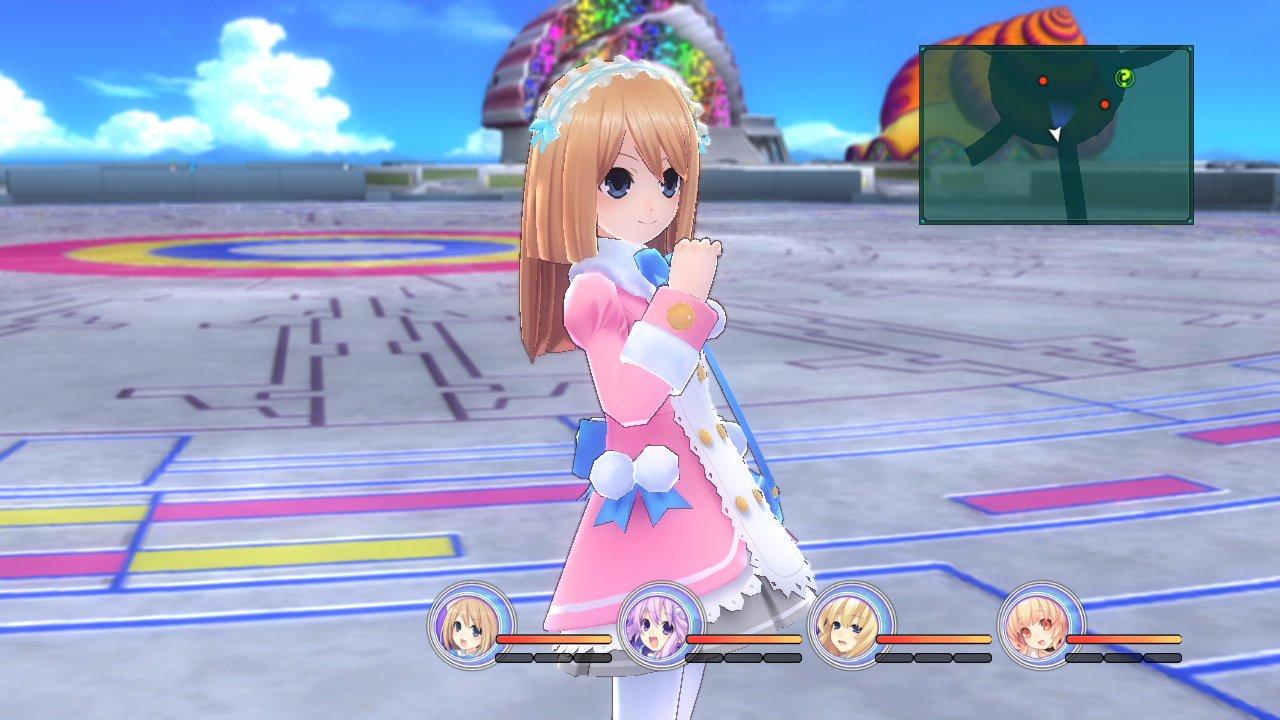1280x720 pixels.
Task: Select Neptune's character portrait
Action: click(x=661, y=630)
